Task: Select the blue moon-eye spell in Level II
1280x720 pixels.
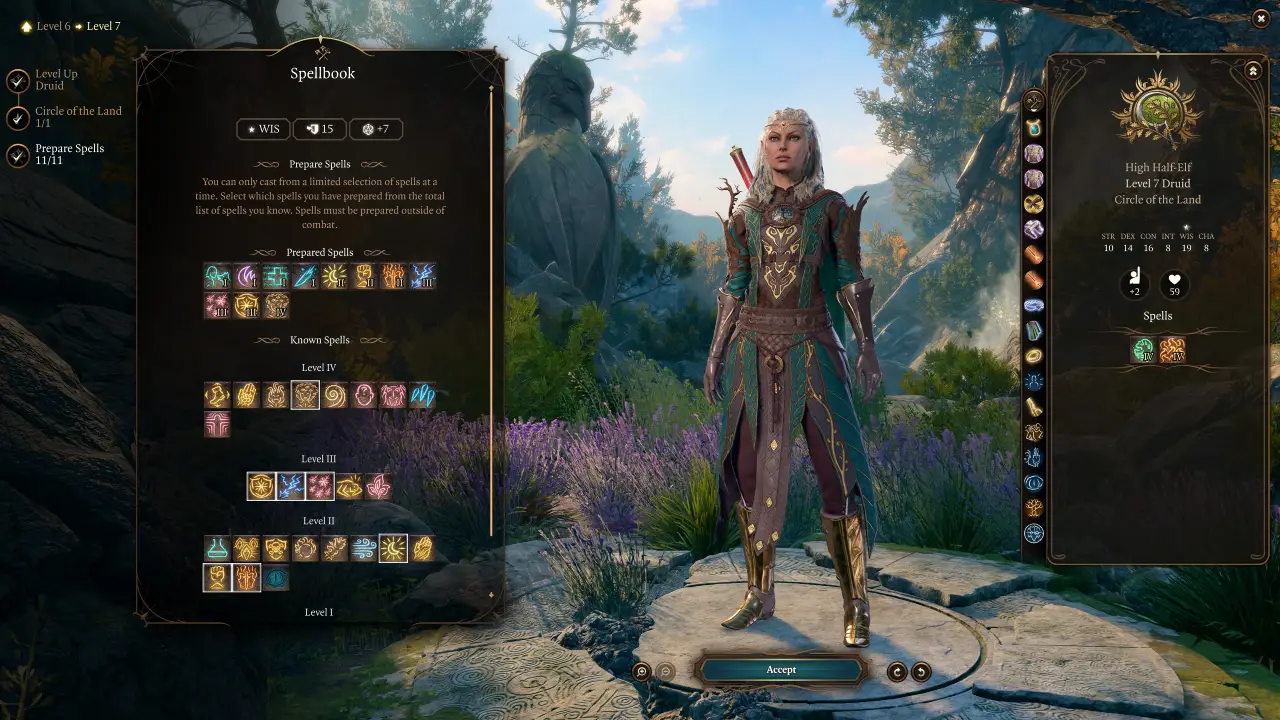Action: coord(275,578)
